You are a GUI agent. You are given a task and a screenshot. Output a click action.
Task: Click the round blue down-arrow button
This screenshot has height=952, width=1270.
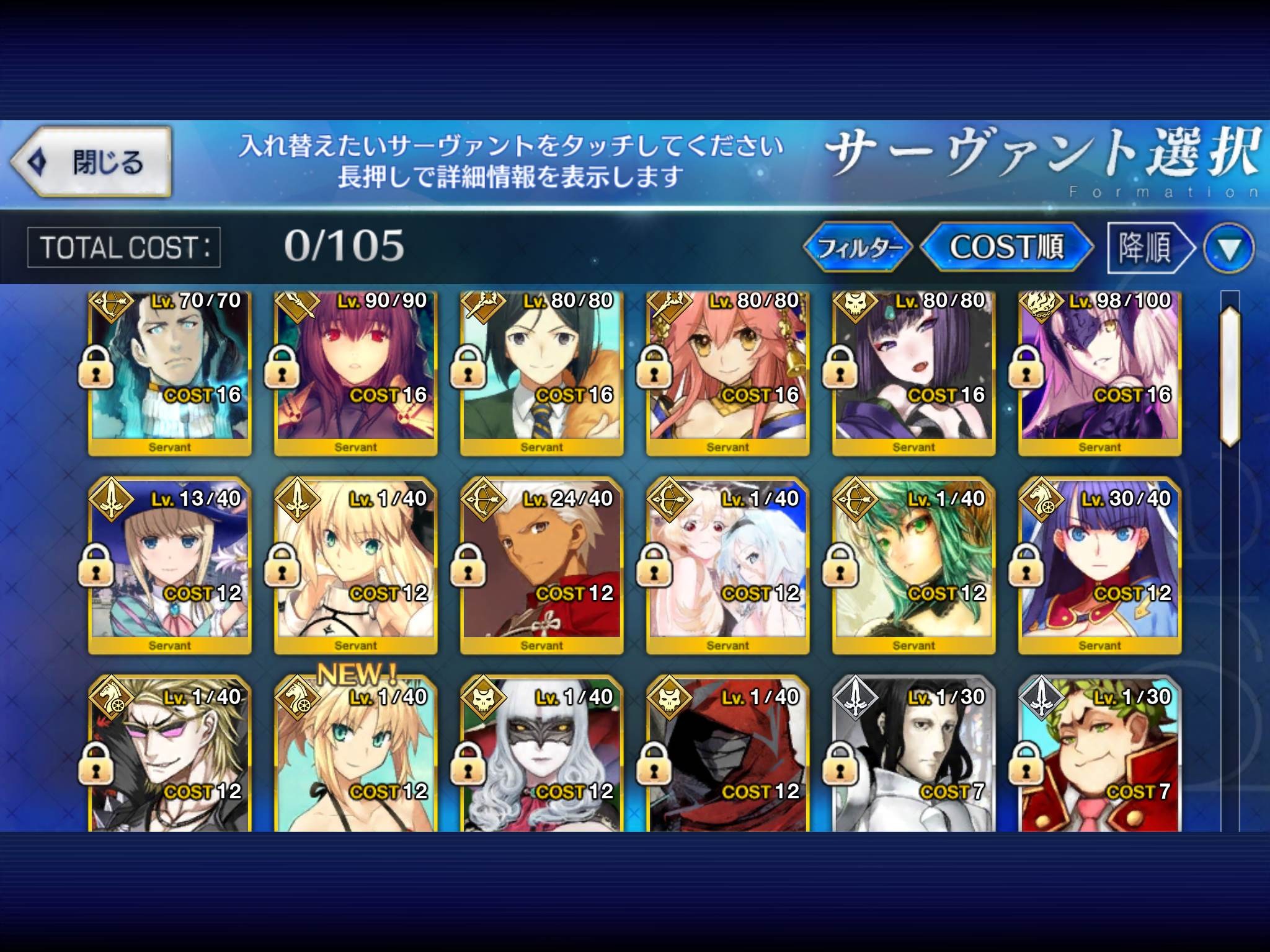tap(1228, 249)
